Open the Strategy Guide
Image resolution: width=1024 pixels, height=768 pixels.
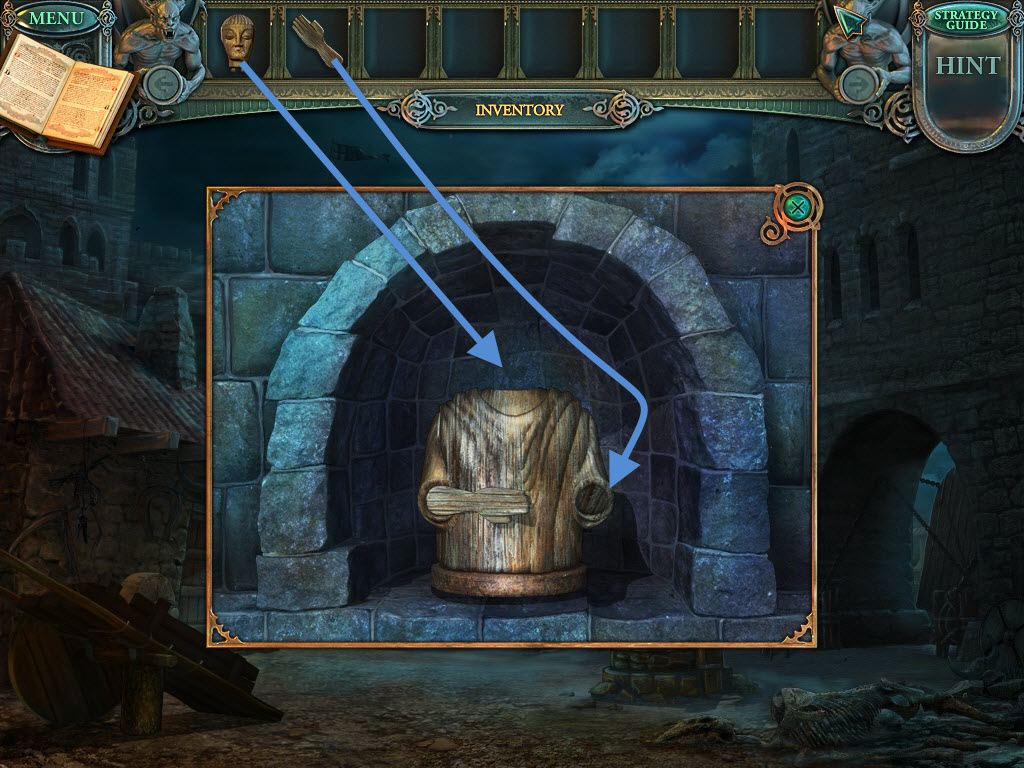tap(965, 18)
